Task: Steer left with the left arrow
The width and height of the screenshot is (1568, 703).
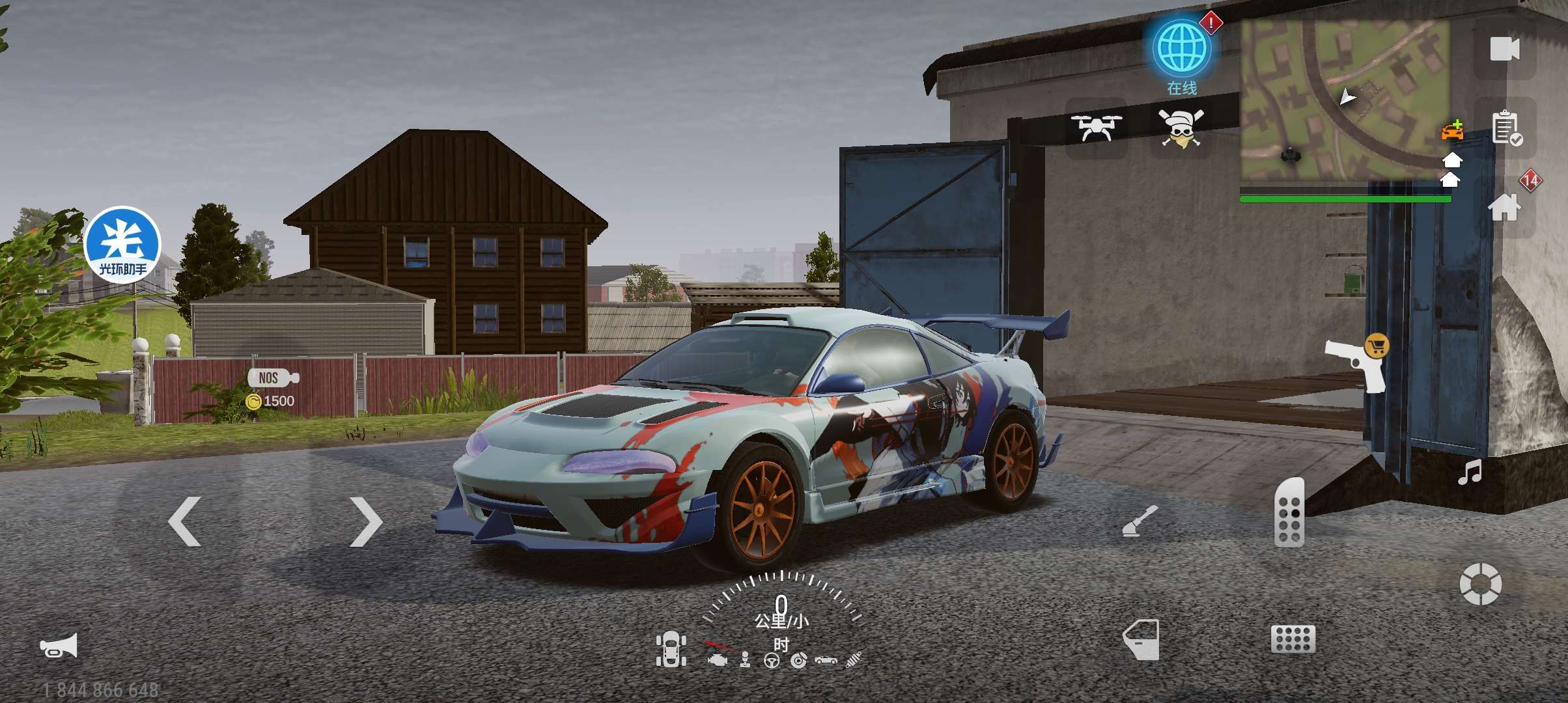Action: (185, 521)
